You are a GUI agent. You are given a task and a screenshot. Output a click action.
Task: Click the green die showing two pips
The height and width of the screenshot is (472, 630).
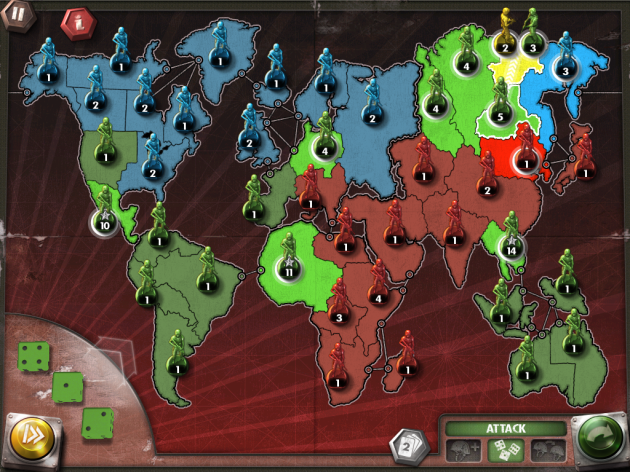coord(99,422)
